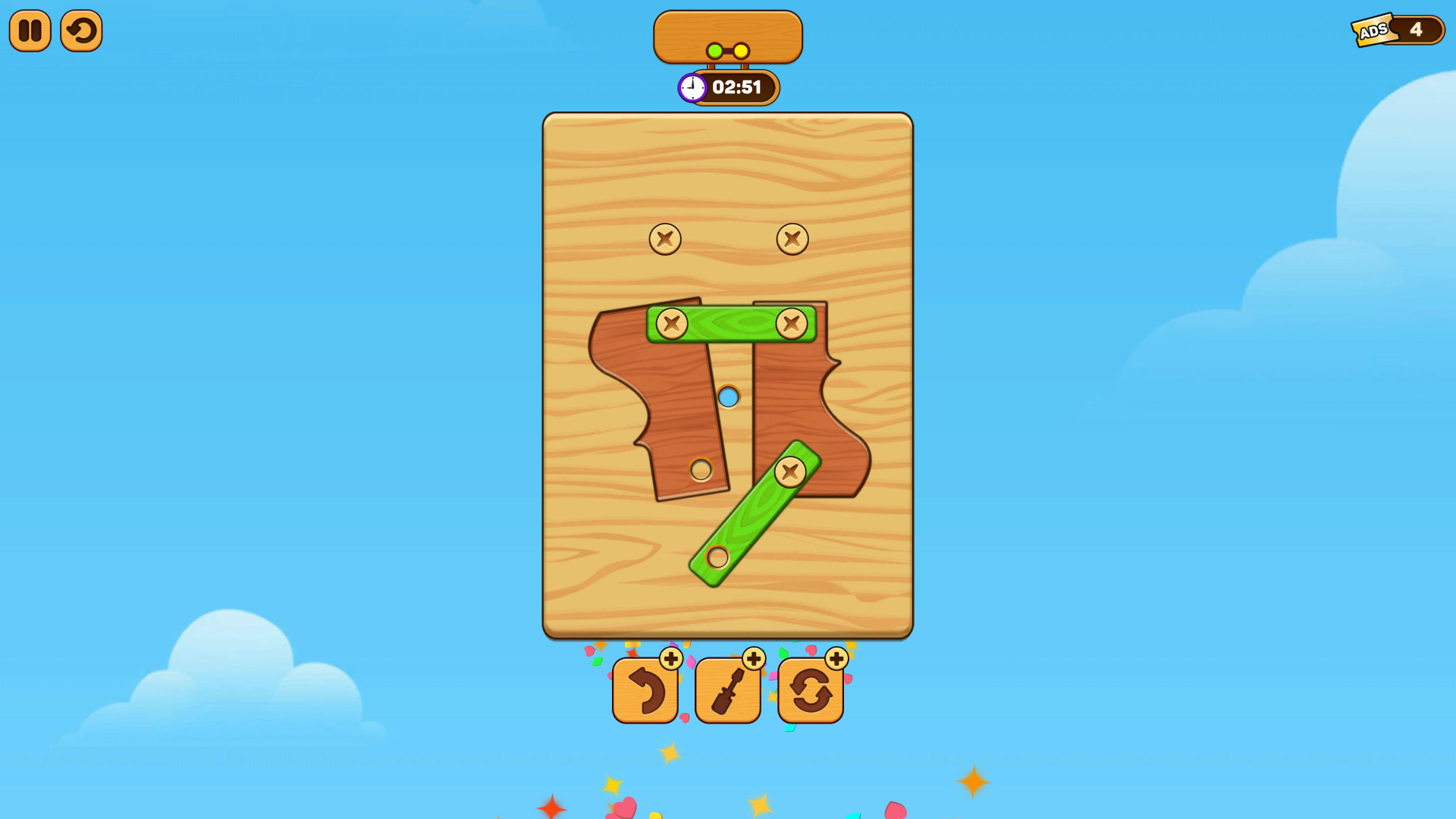Tap the clock icon beside the timer
Image resolution: width=1456 pixels, height=819 pixels.
coord(691,87)
